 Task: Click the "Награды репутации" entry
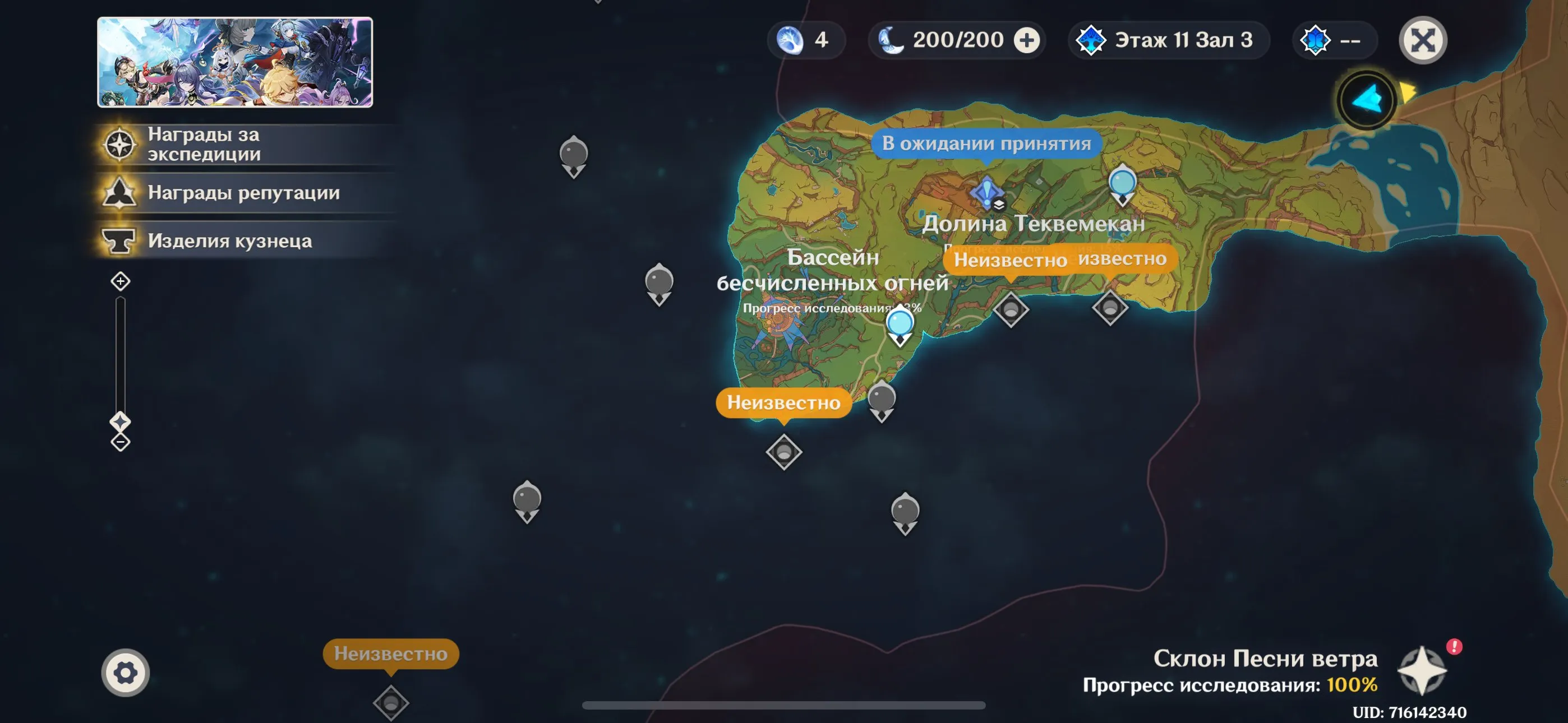tap(243, 193)
